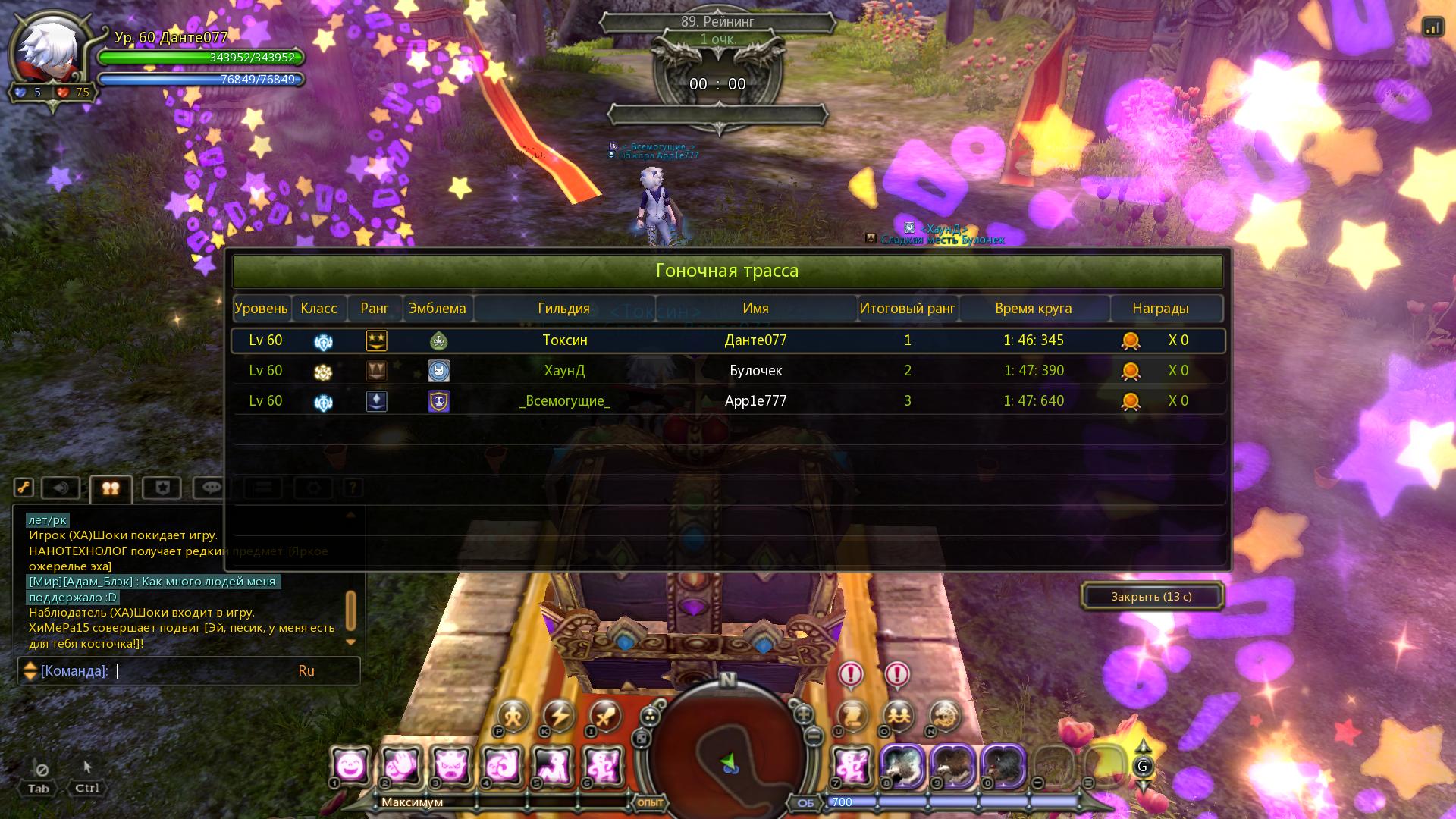Open chat settings with the wrench icon
1456x819 pixels.
coord(24,488)
